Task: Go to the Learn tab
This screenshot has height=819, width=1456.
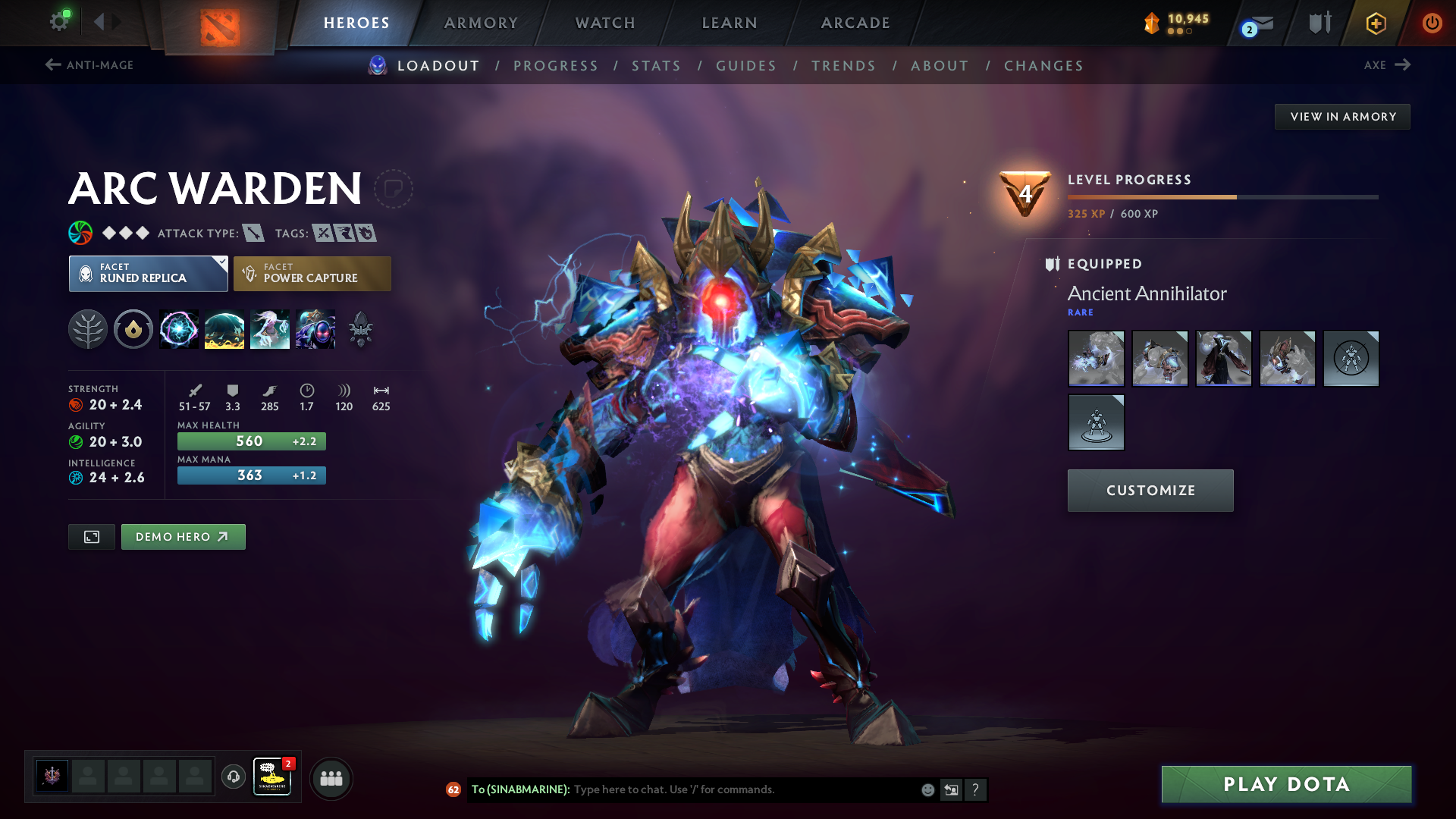Action: [730, 23]
